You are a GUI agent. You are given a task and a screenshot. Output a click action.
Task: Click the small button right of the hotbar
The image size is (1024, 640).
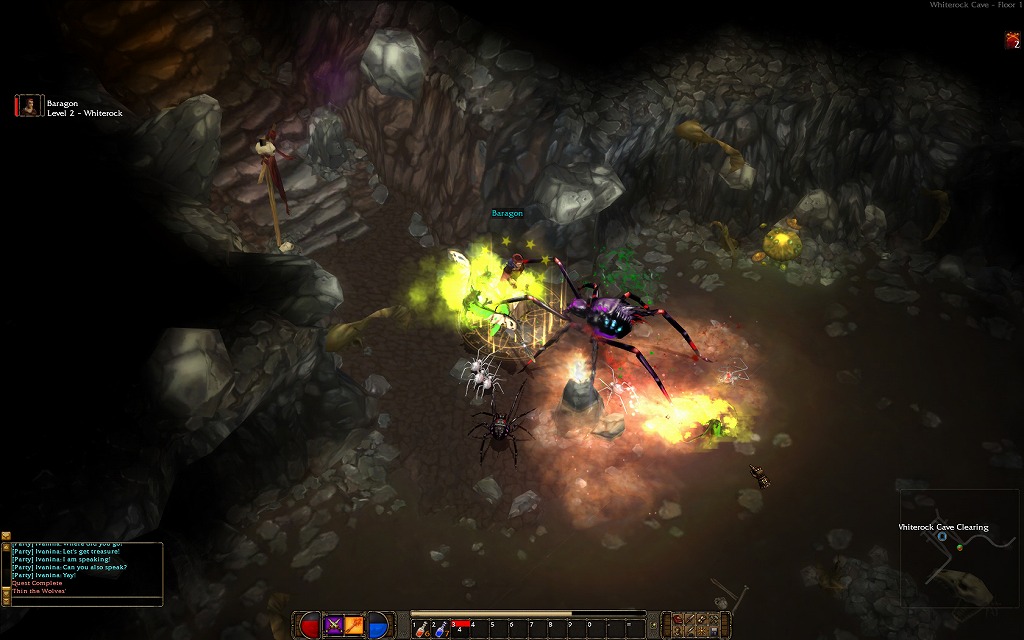tap(653, 626)
